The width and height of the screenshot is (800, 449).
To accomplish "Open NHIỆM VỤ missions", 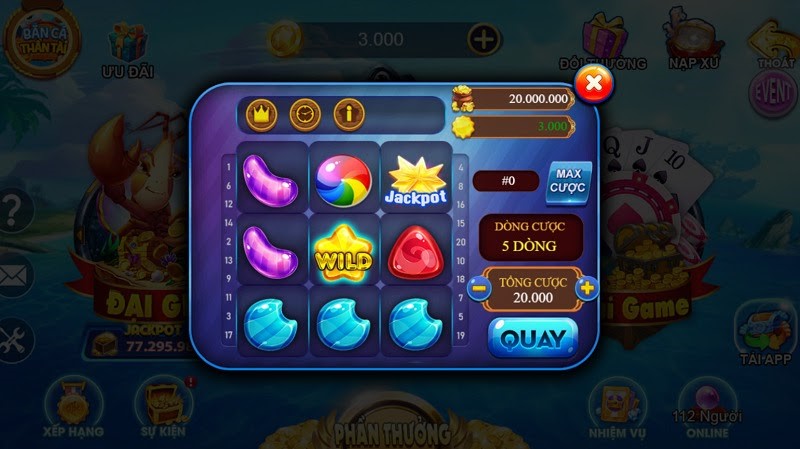I will 613,405.
